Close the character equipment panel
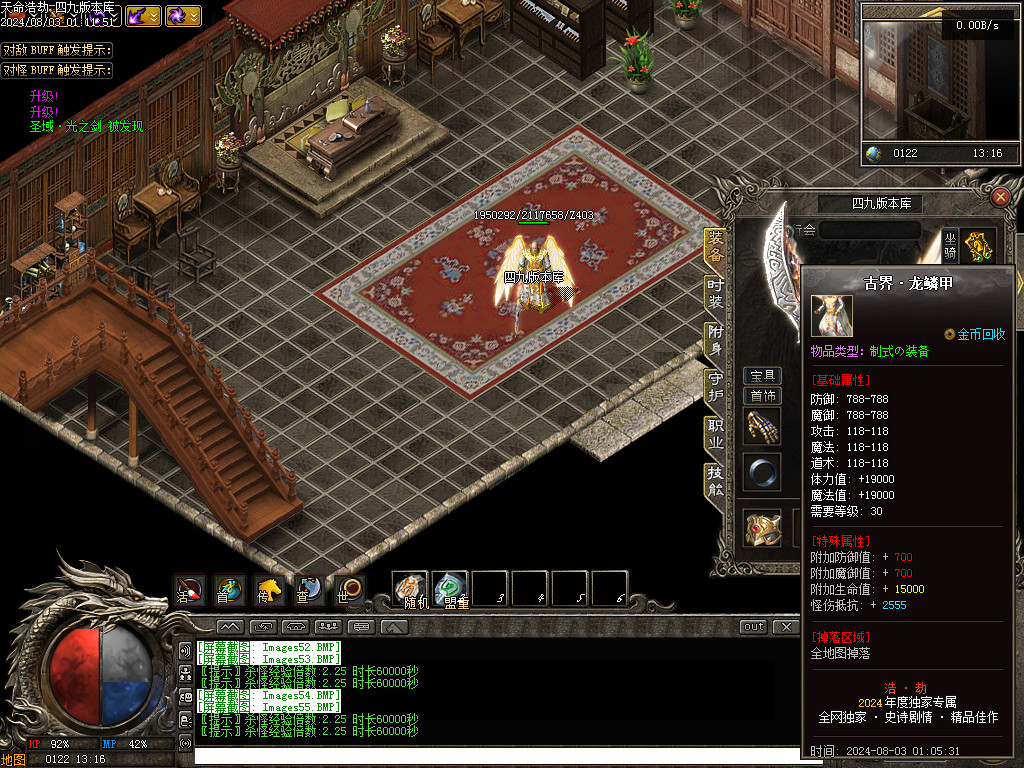 tap(1000, 197)
